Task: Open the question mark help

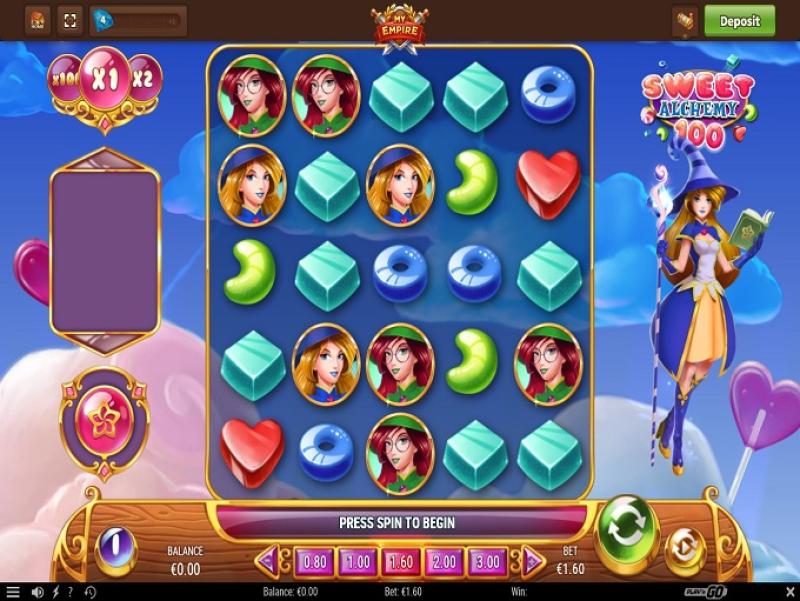Action: click(70, 592)
